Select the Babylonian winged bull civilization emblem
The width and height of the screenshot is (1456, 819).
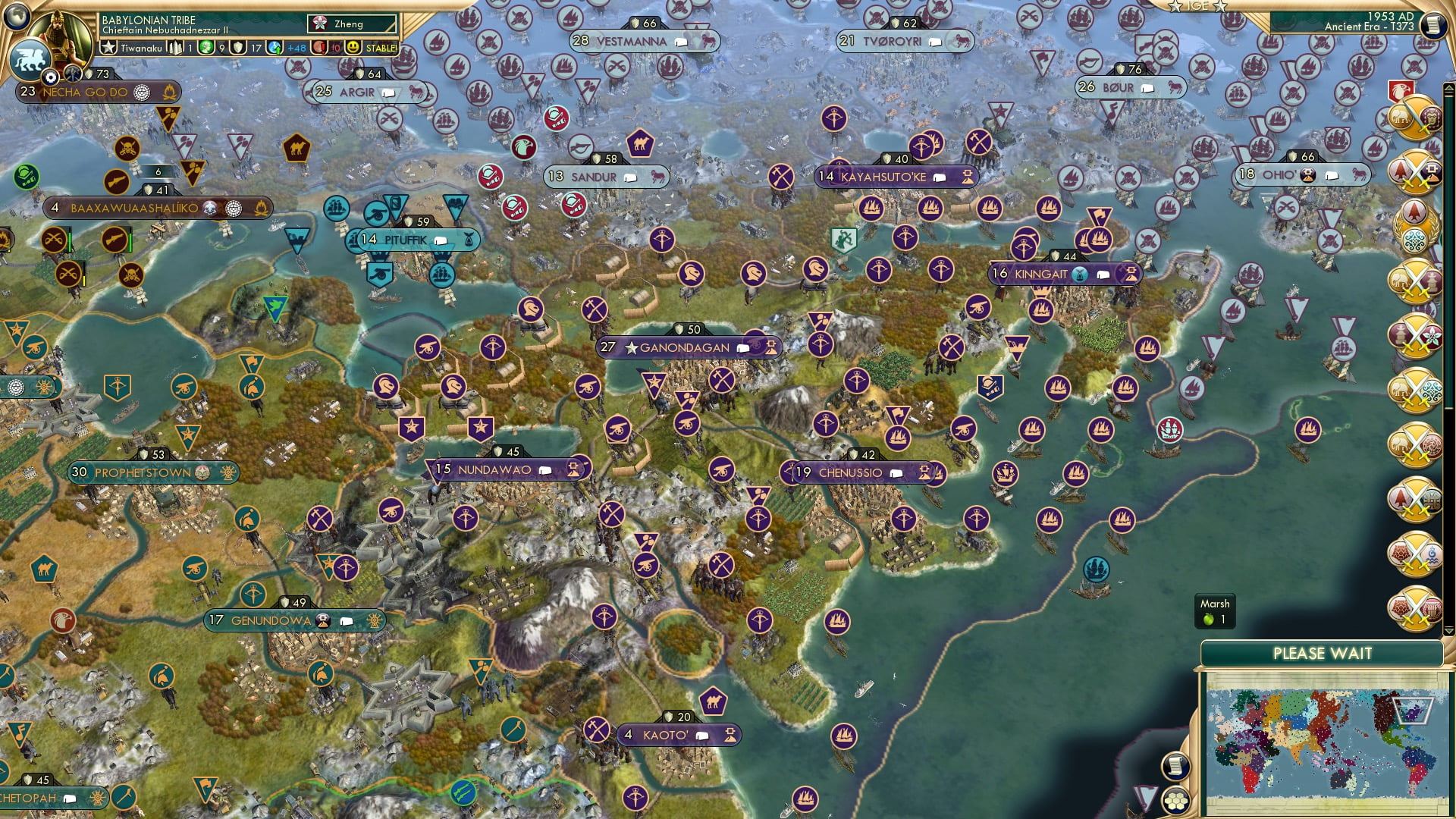click(x=29, y=61)
